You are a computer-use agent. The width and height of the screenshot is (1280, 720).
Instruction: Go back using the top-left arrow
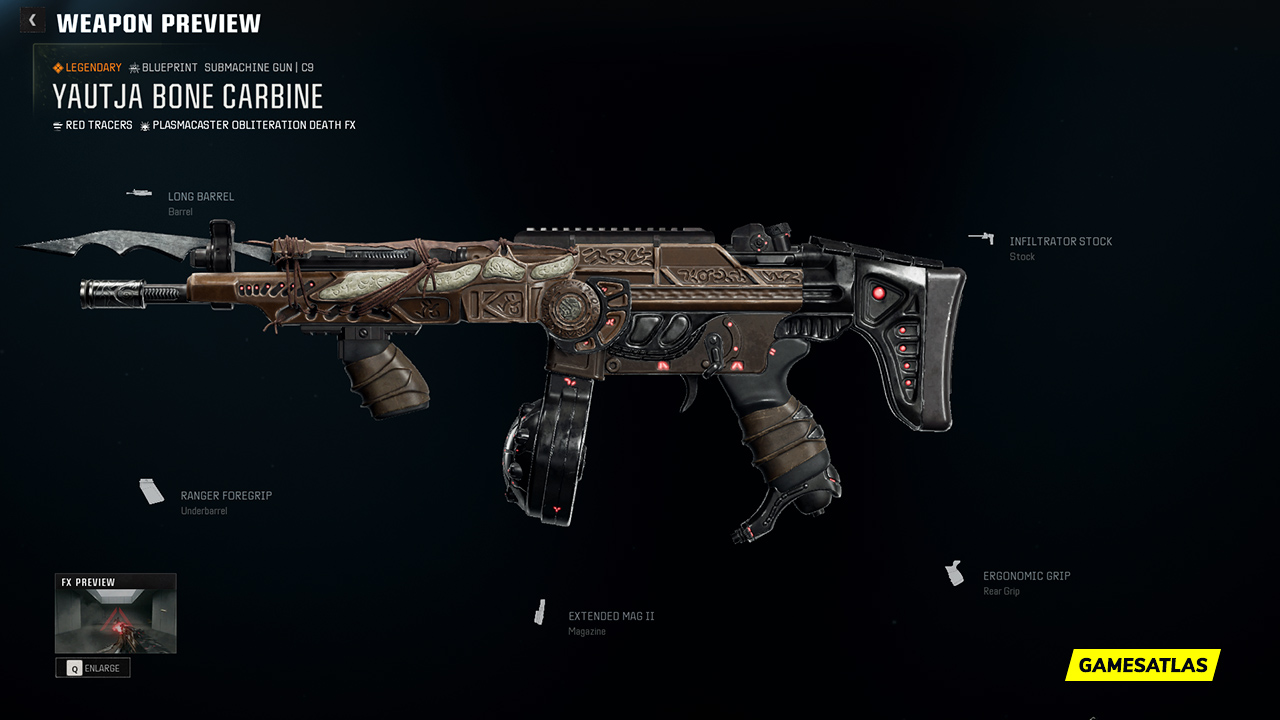coord(32,21)
